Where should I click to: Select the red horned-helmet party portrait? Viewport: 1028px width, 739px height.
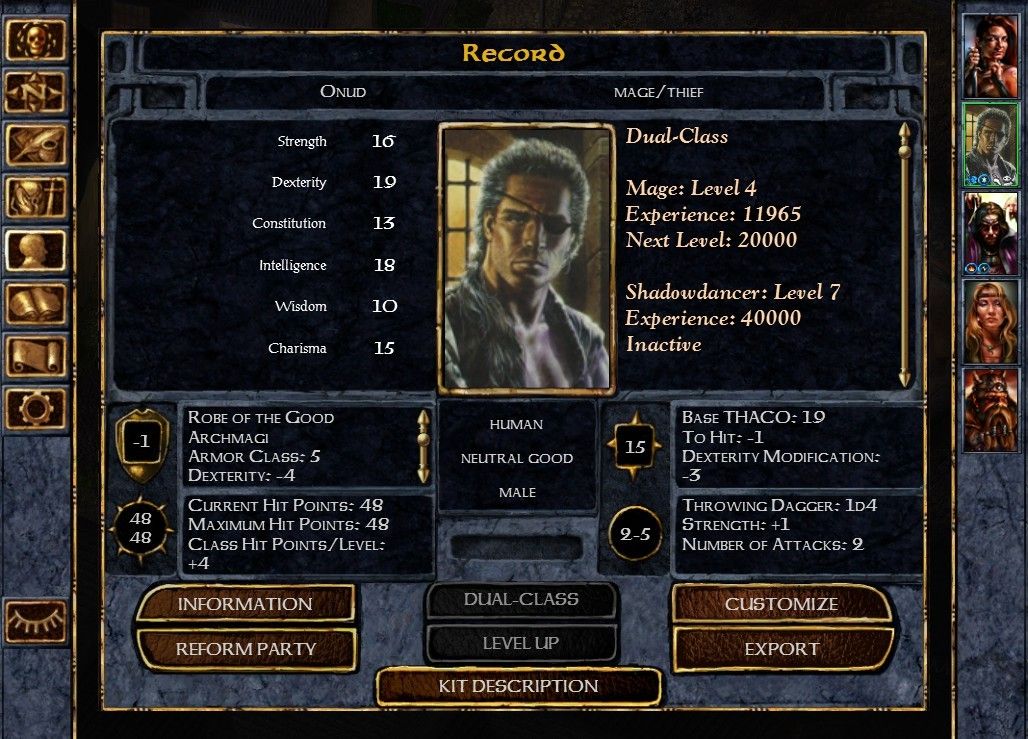click(990, 409)
